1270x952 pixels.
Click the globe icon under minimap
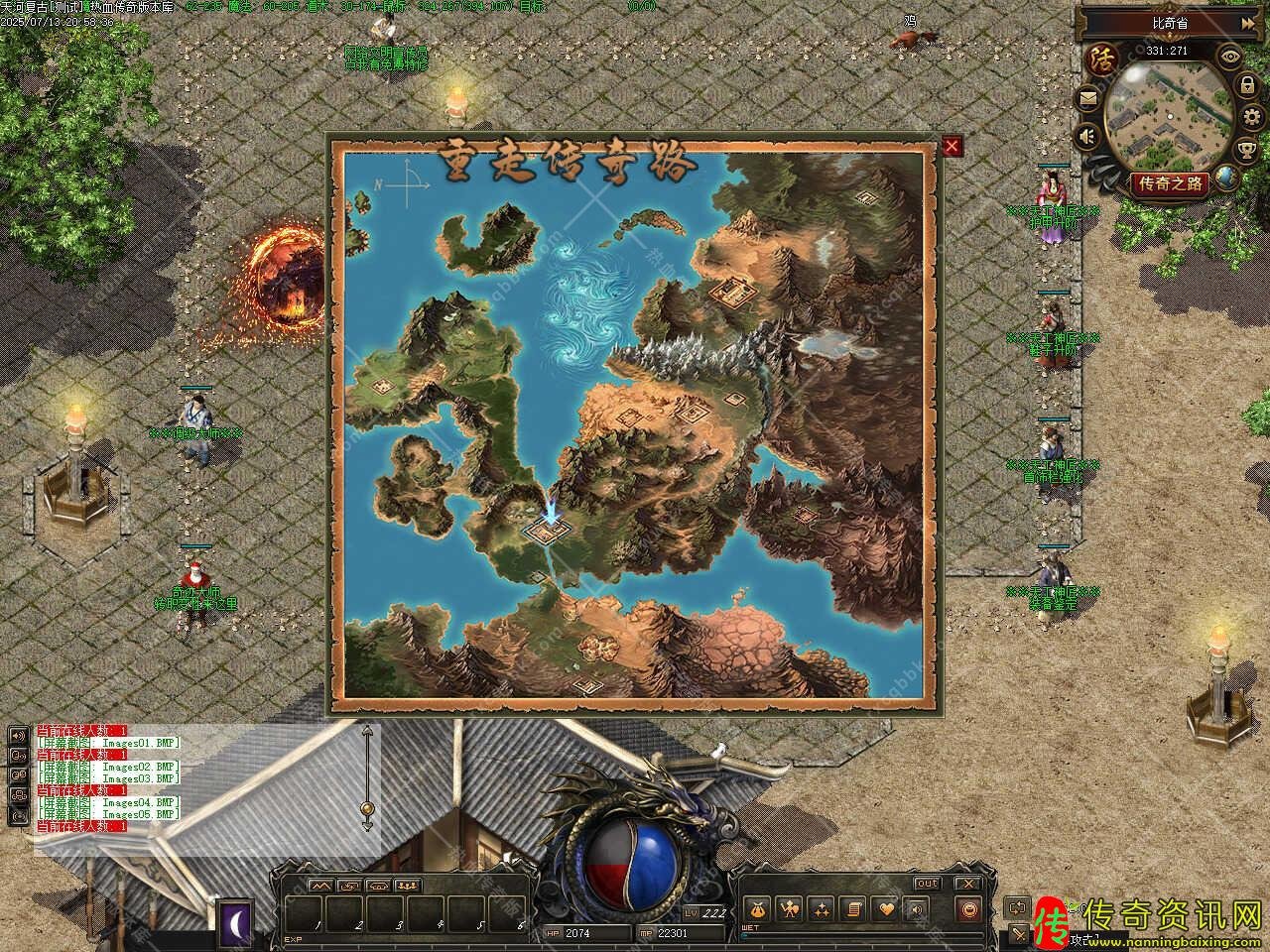tap(1226, 178)
